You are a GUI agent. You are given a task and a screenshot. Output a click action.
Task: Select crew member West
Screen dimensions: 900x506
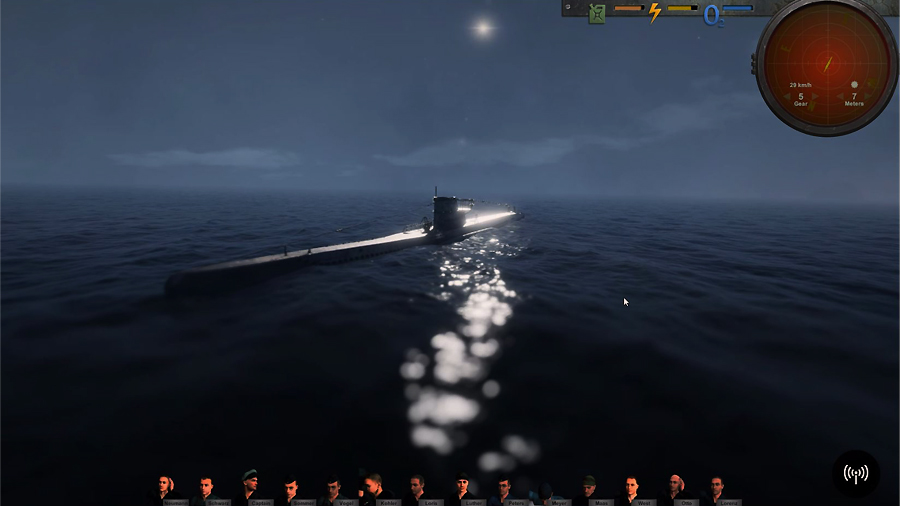630,488
